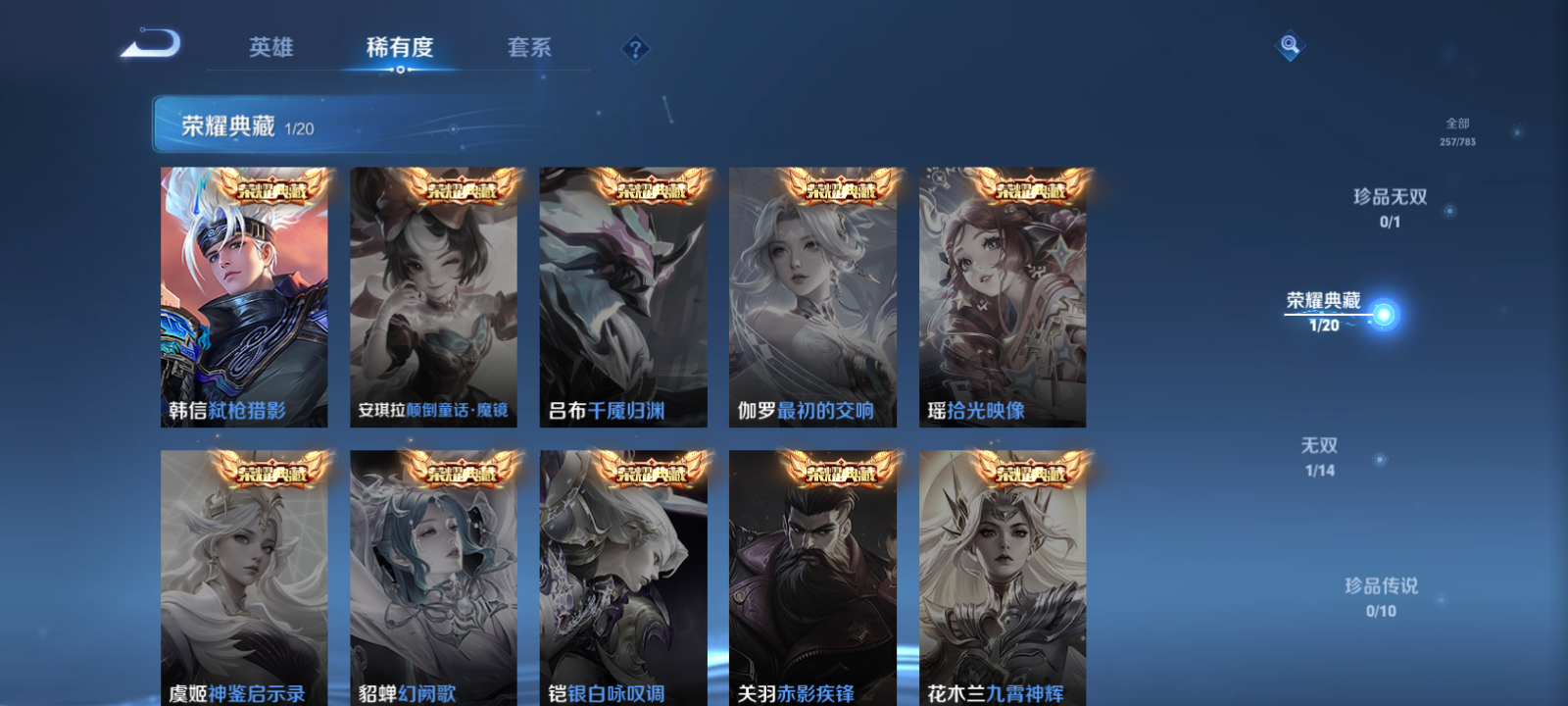Switch to the 套系 tab
The width and height of the screenshot is (1568, 706).
click(x=529, y=44)
